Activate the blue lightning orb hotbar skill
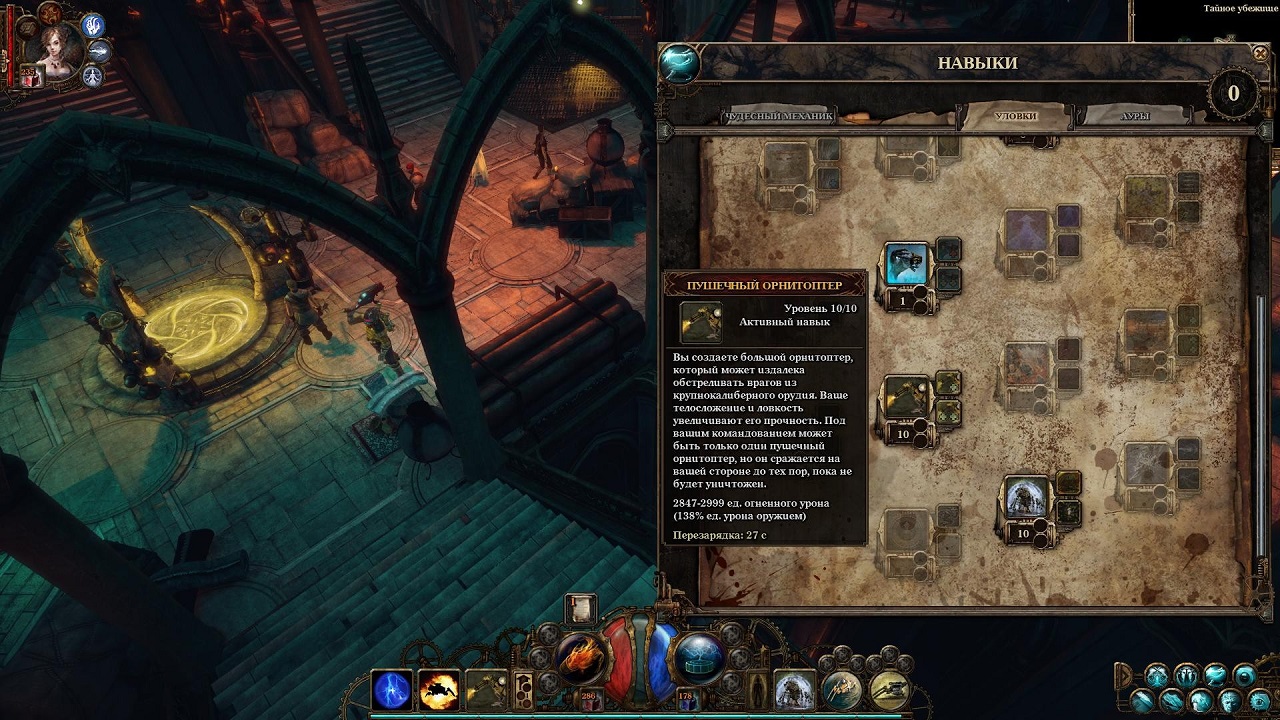The width and height of the screenshot is (1280, 720). pyautogui.click(x=391, y=690)
